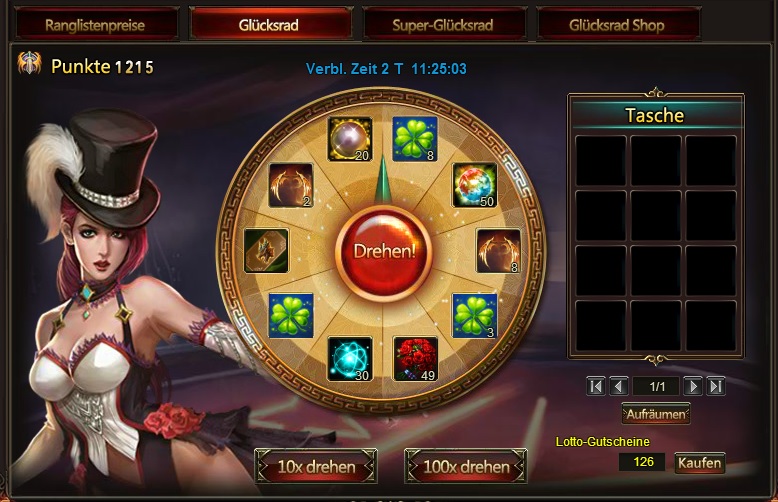Click the 10x drehen button
778x502 pixels.
pyautogui.click(x=315, y=466)
